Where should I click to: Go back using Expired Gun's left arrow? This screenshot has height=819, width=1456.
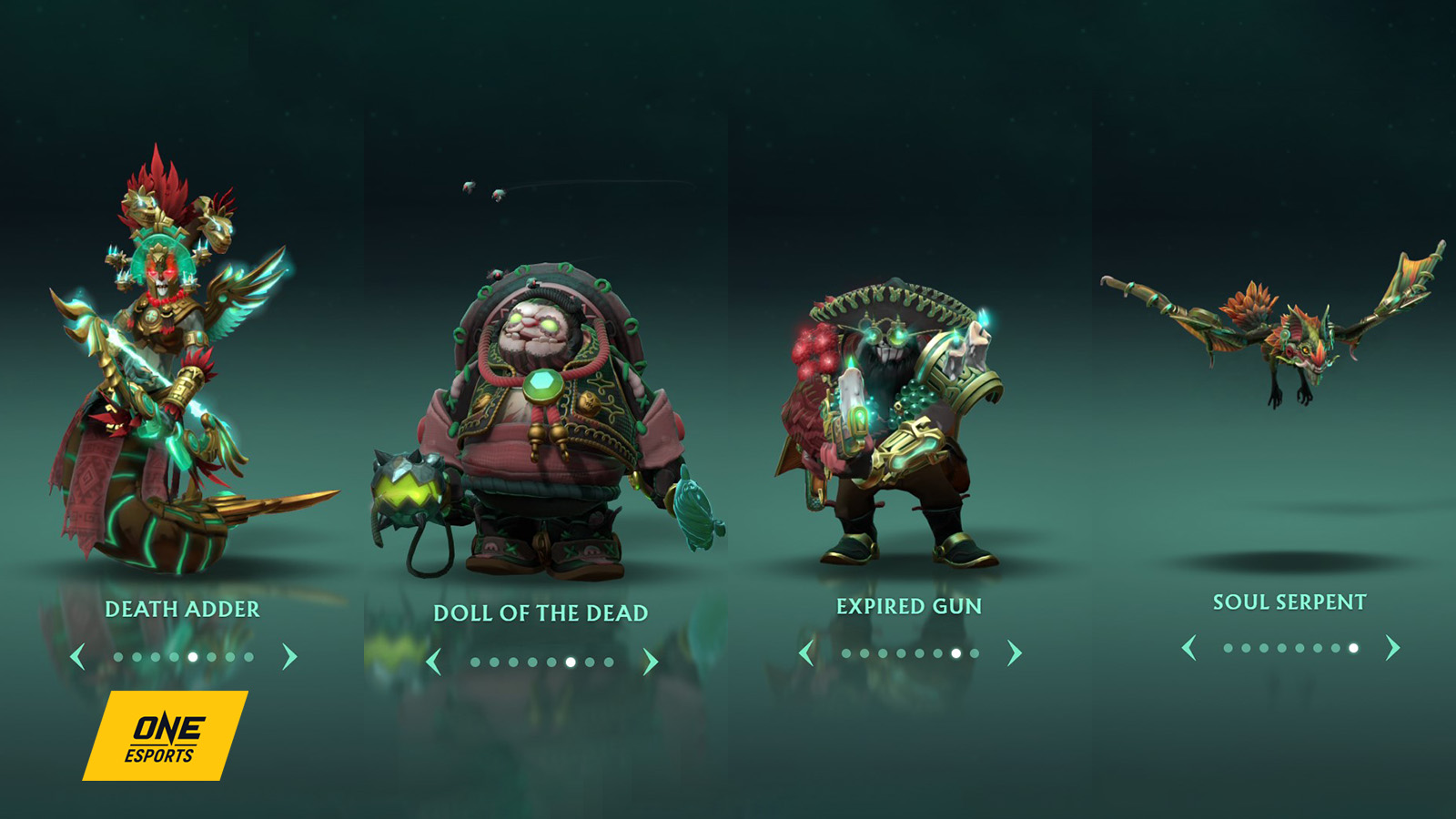806,652
